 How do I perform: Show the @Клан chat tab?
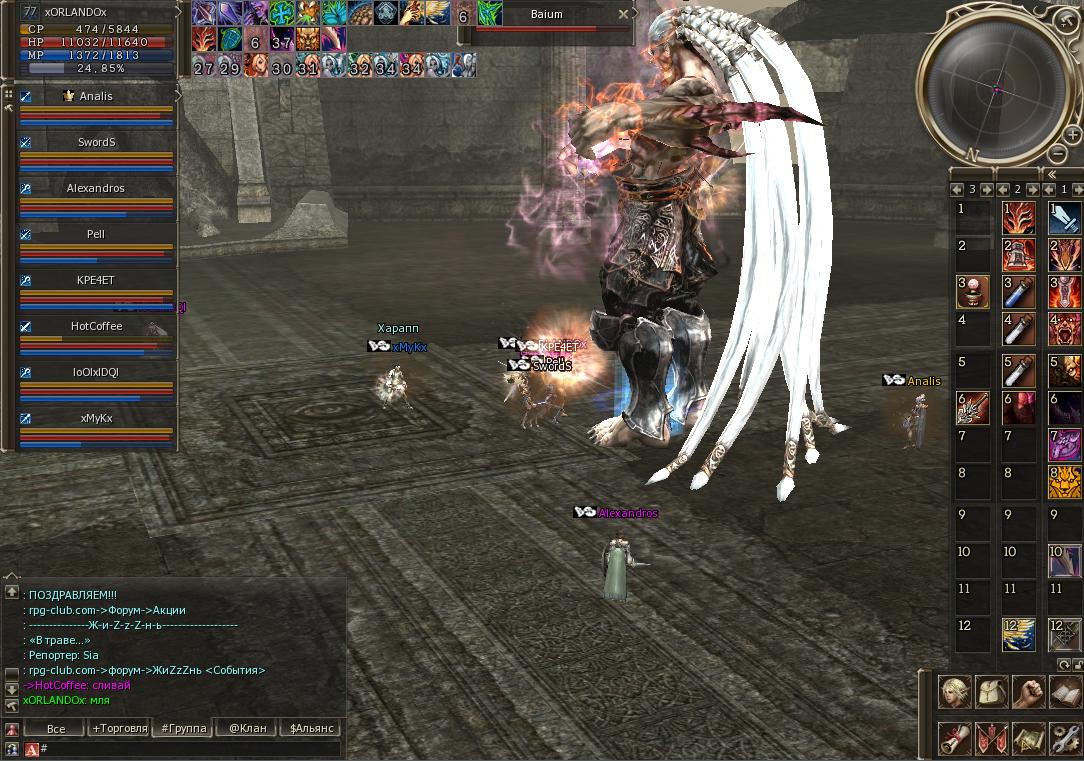point(247,729)
